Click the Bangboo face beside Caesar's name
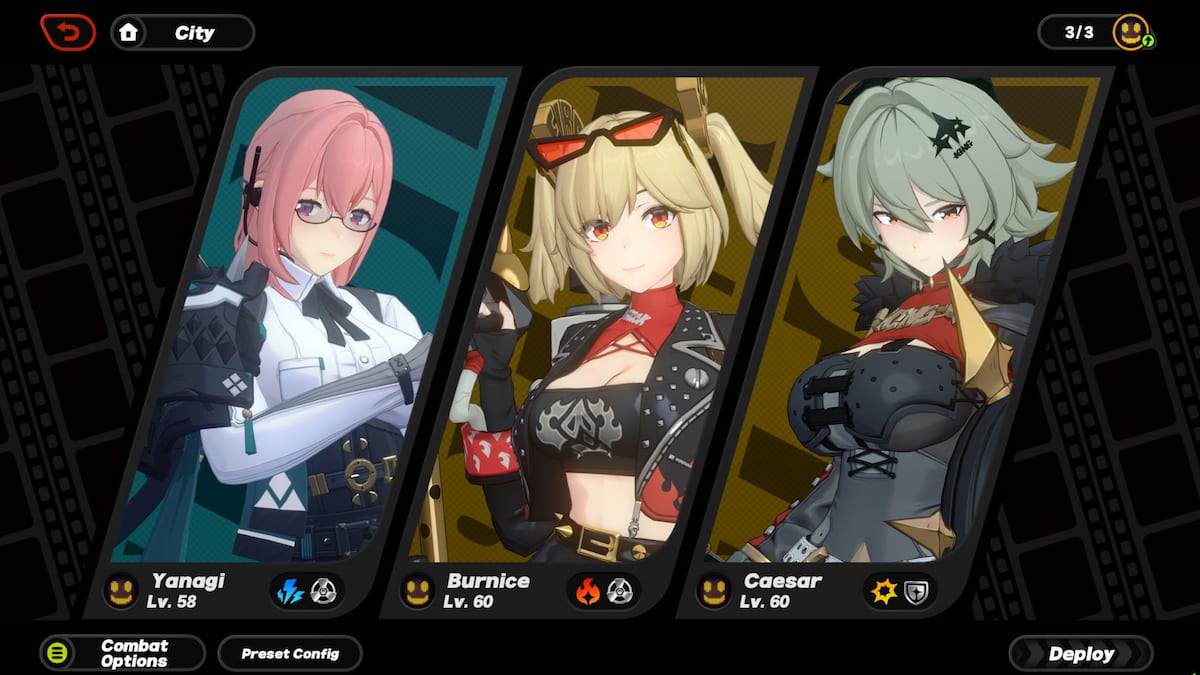 713,590
